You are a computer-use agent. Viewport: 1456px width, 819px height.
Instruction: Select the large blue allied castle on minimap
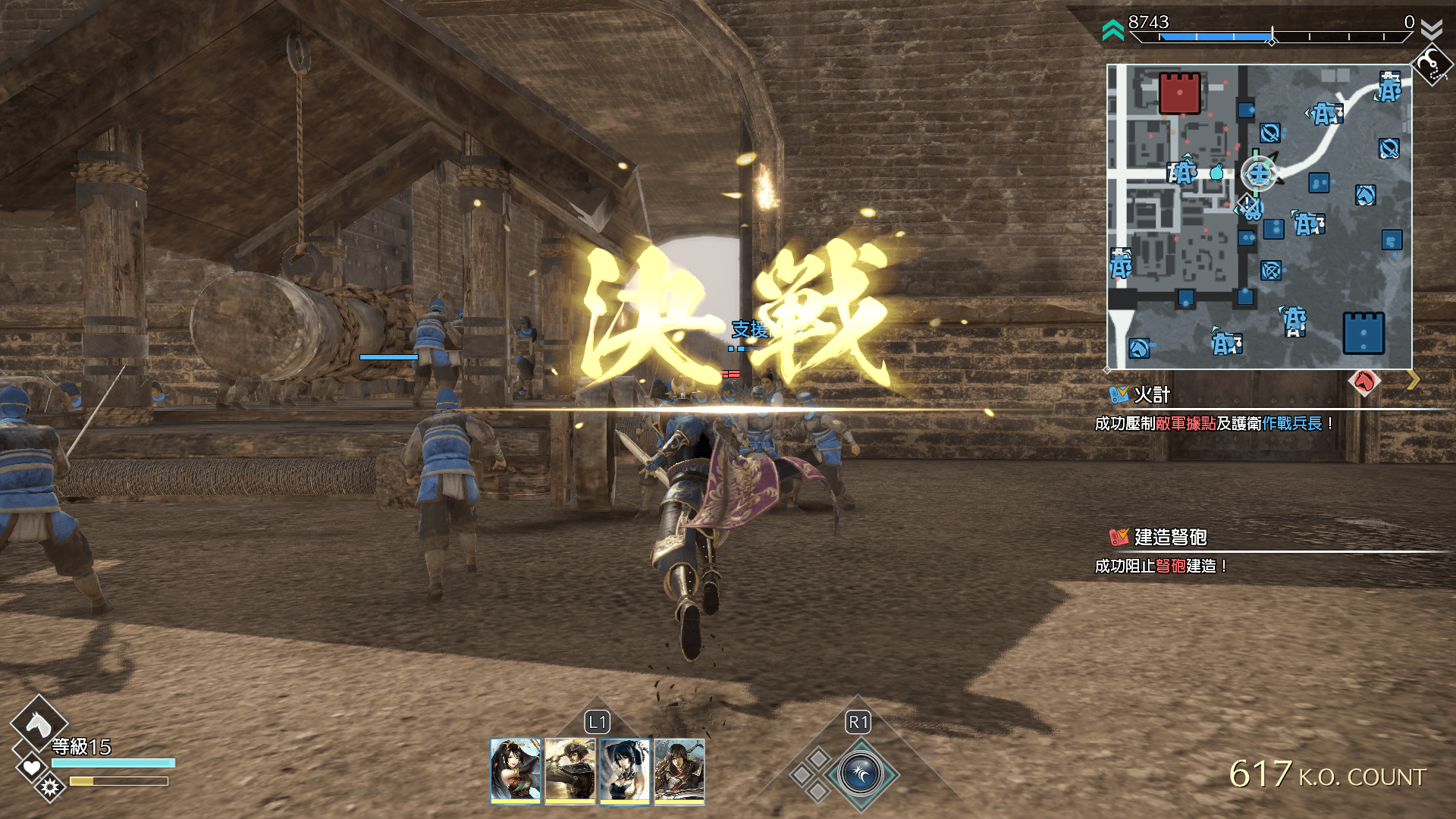1363,333
